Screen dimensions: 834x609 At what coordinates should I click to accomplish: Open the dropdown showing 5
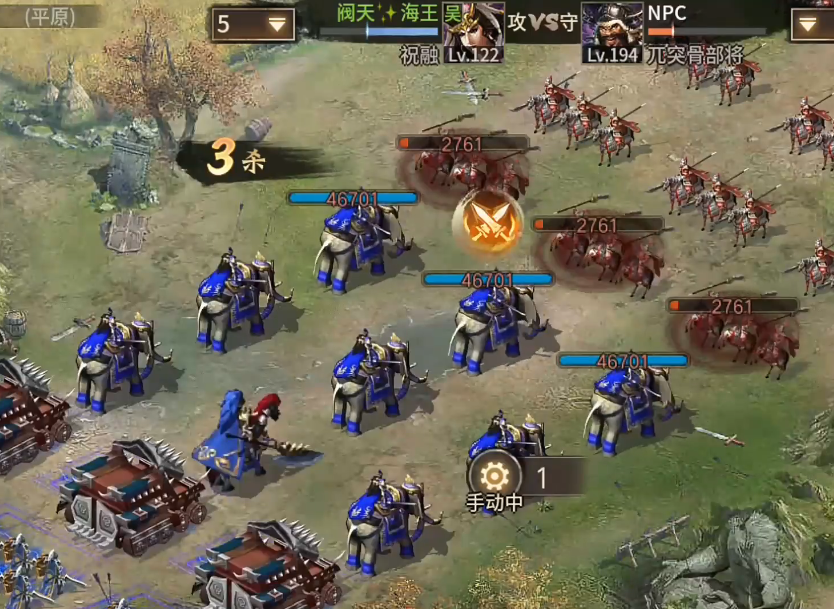[252, 24]
